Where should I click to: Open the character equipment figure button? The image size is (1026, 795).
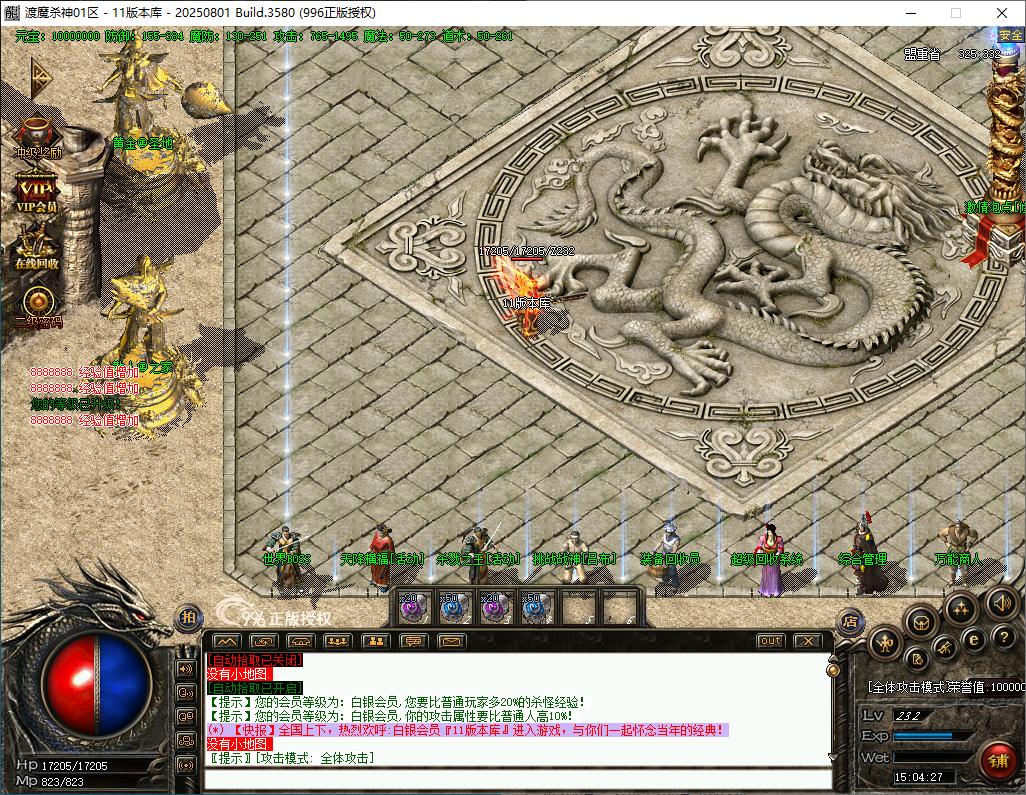pos(883,645)
